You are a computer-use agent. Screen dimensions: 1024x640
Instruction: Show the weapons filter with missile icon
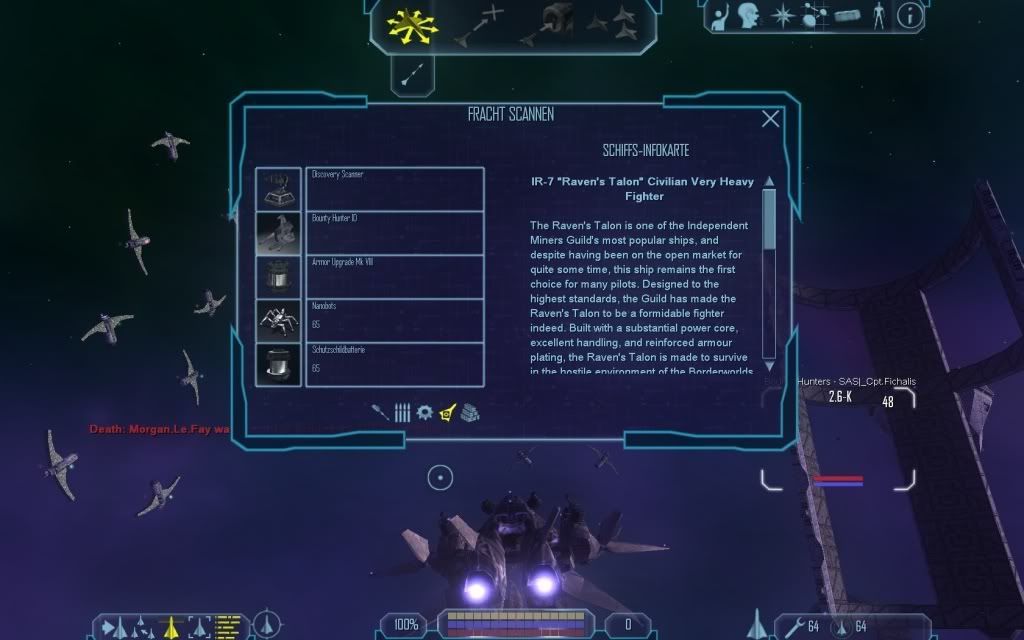coord(380,412)
